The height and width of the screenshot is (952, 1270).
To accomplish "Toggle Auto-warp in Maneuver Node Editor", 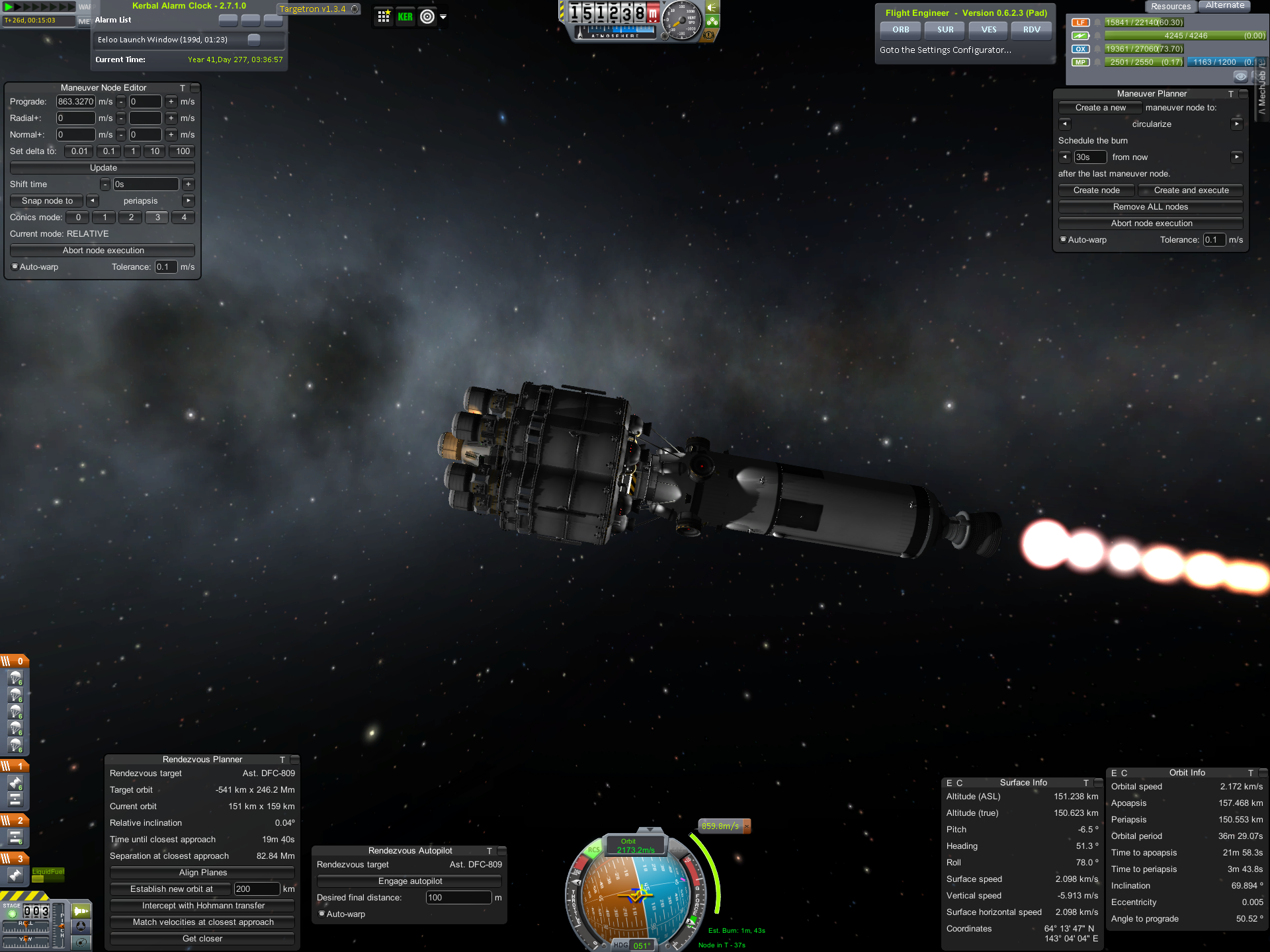I will tap(15, 267).
